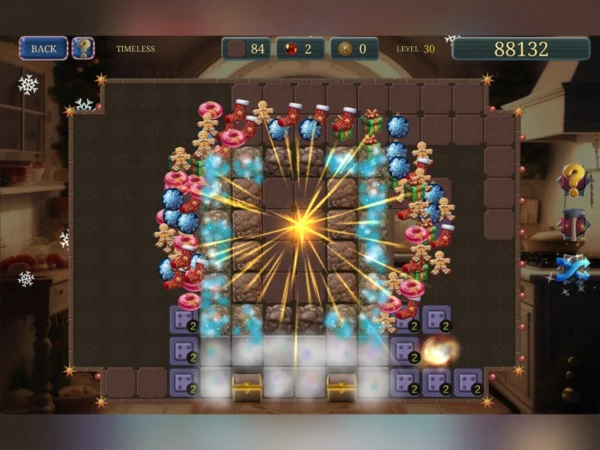600x450 pixels.
Task: Click the BACK button
Action: pyautogui.click(x=43, y=48)
